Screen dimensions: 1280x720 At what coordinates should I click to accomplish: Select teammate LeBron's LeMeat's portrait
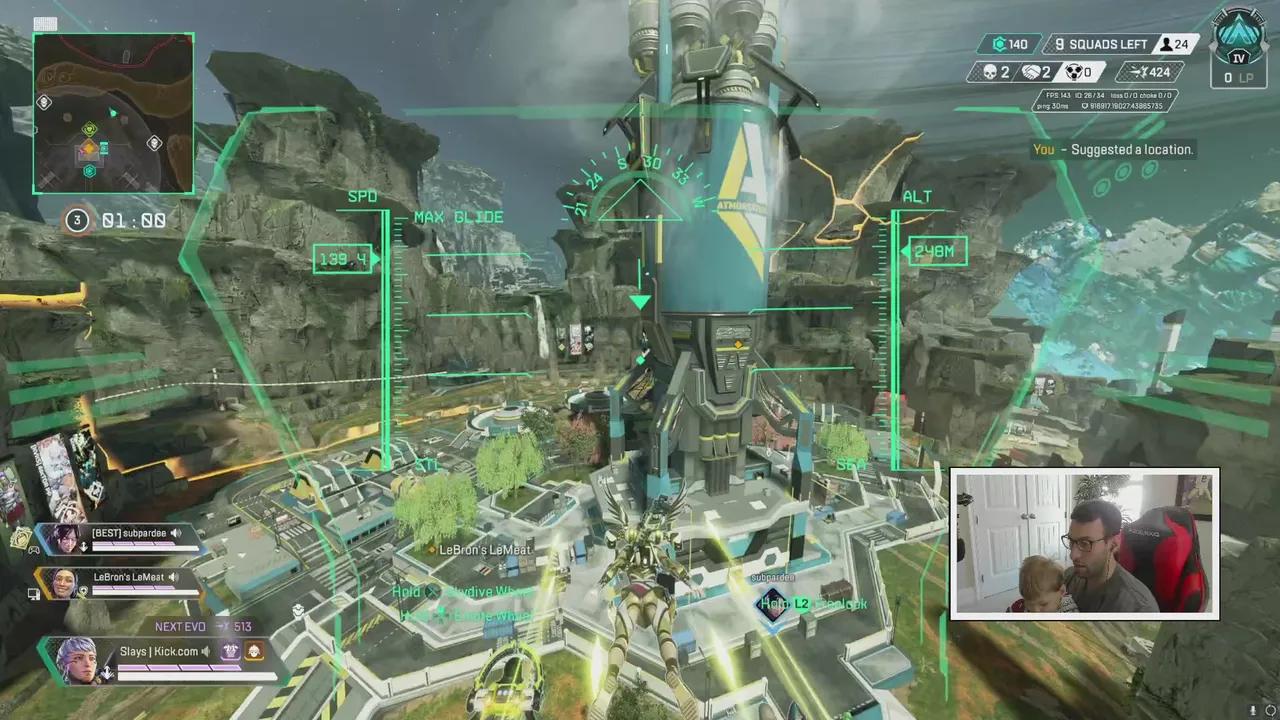(x=63, y=583)
